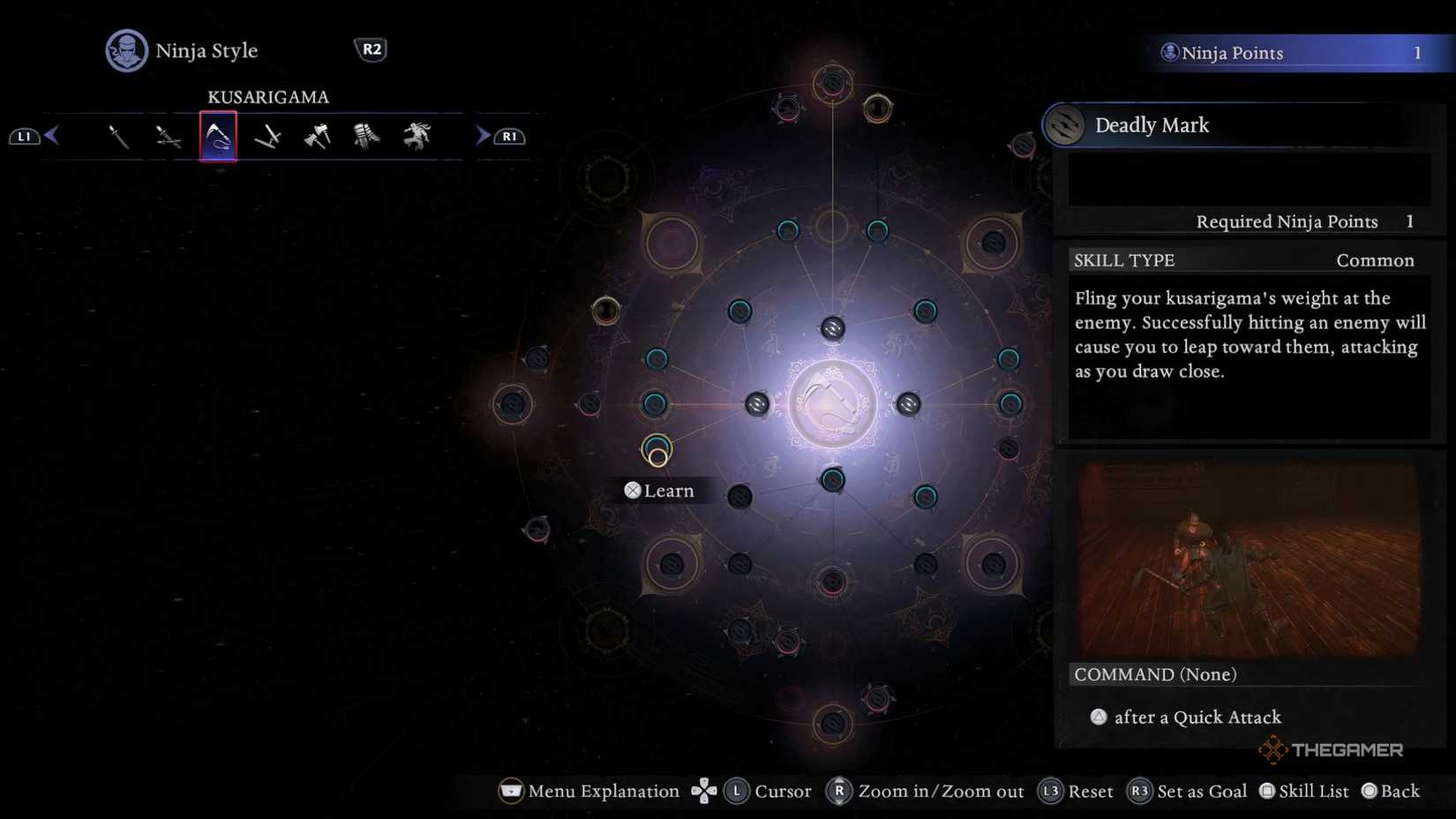This screenshot has width=1456, height=819.
Task: Select the highlighted skill node above Learn
Action: pyautogui.click(x=657, y=447)
